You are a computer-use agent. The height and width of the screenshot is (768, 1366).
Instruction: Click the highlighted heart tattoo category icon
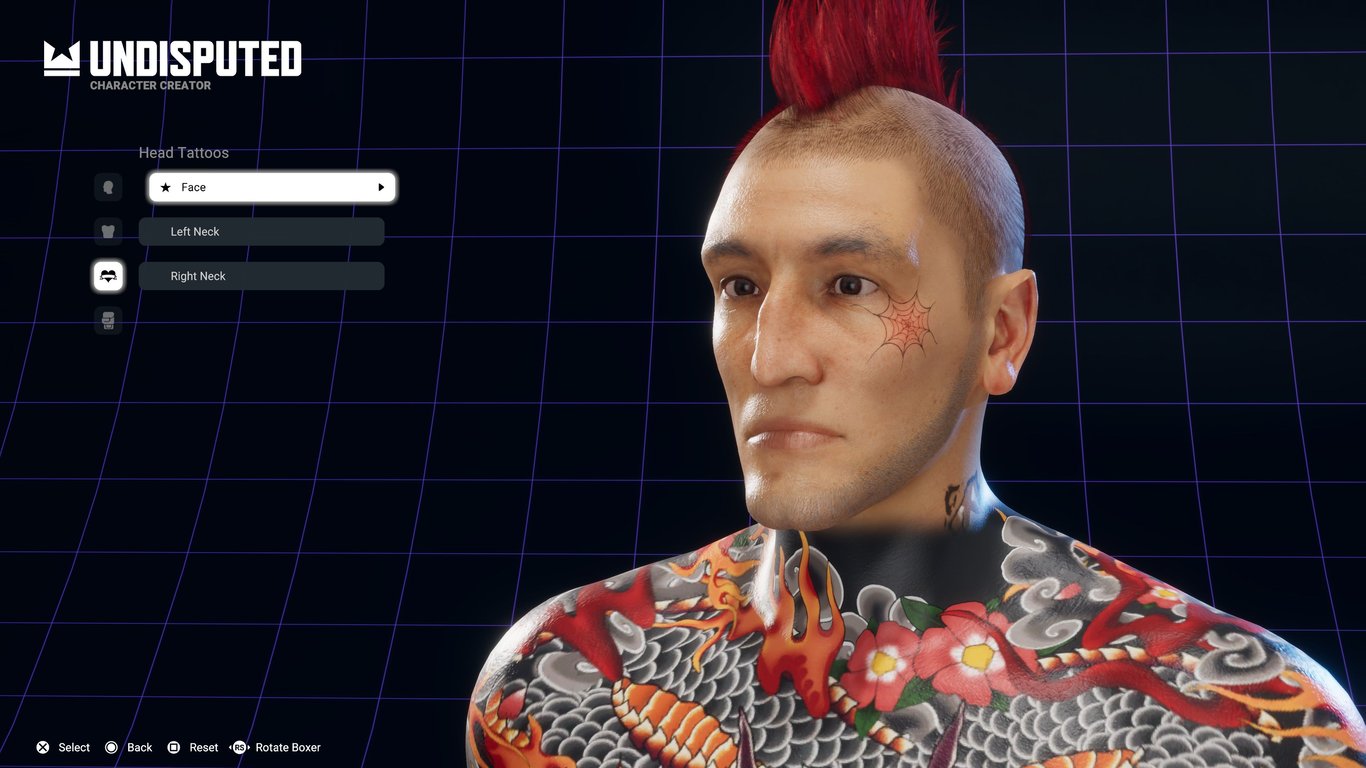tap(108, 276)
